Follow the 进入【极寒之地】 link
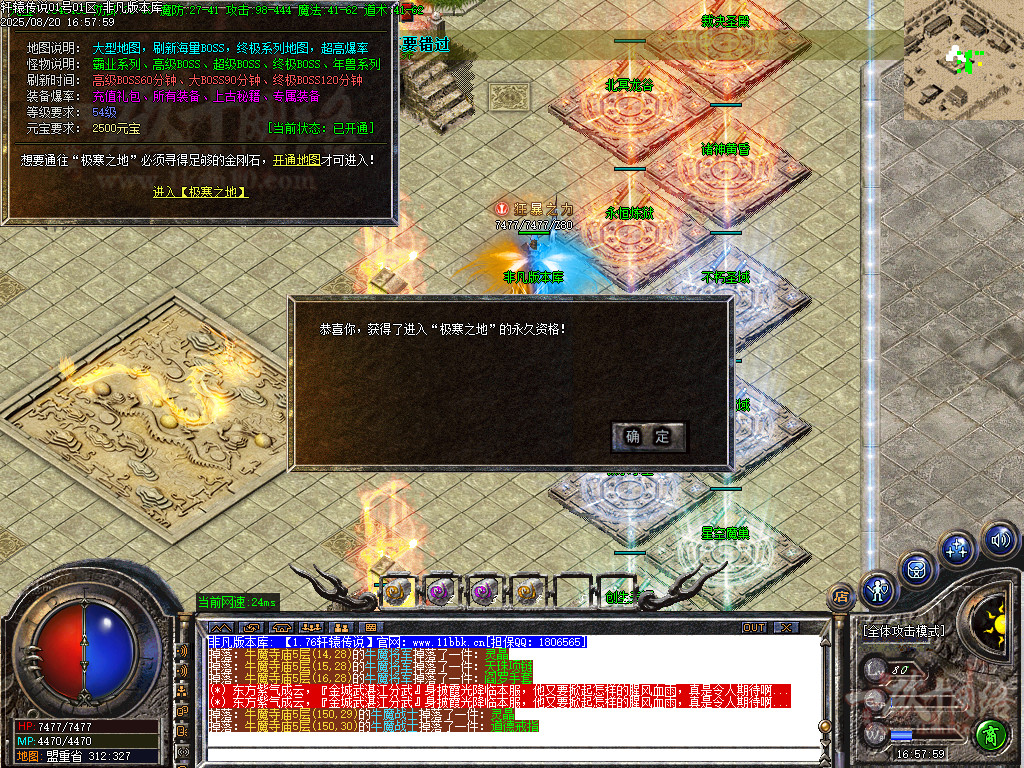The height and width of the screenshot is (768, 1024). click(x=200, y=192)
